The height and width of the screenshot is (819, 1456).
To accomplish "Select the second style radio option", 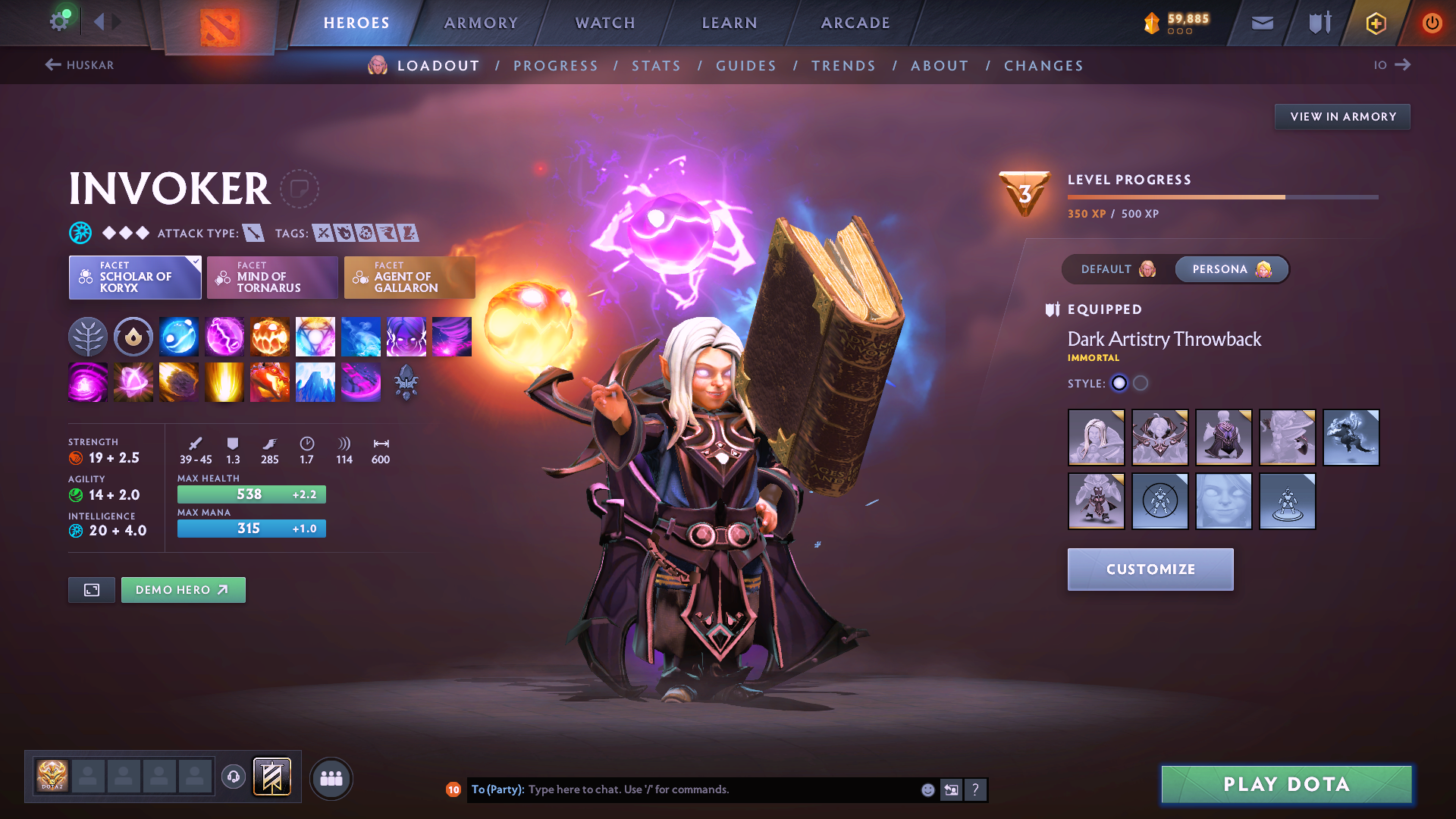I will click(x=1141, y=384).
